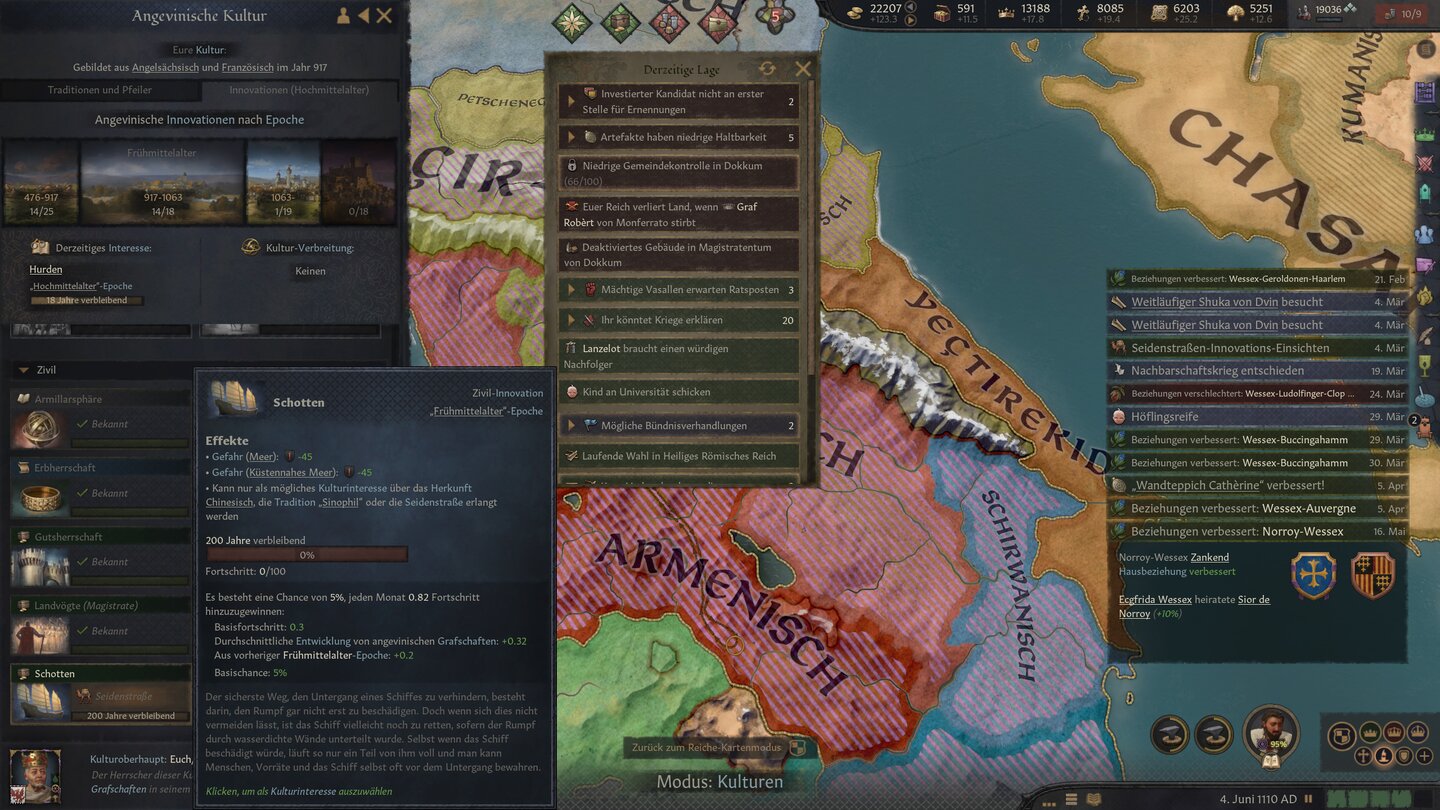The image size is (1440, 810).
Task: Select the cross religion map mode icon
Action: point(1364,757)
